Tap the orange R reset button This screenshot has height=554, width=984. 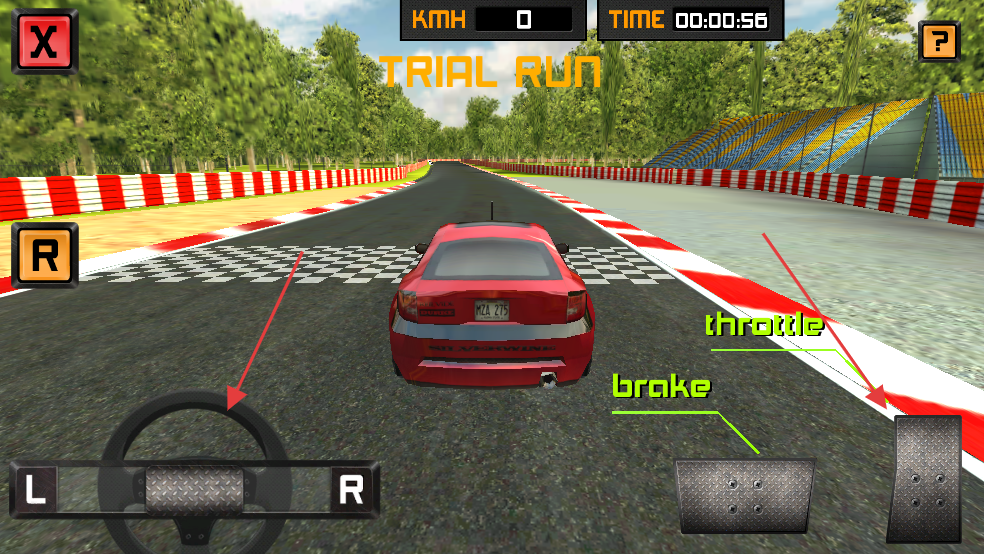(45, 256)
